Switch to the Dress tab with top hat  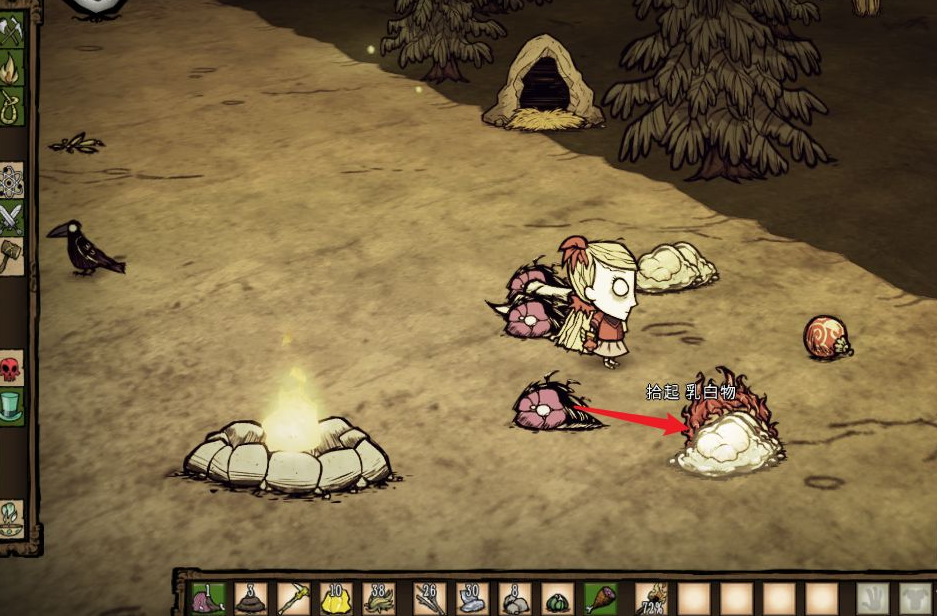(x=11, y=407)
